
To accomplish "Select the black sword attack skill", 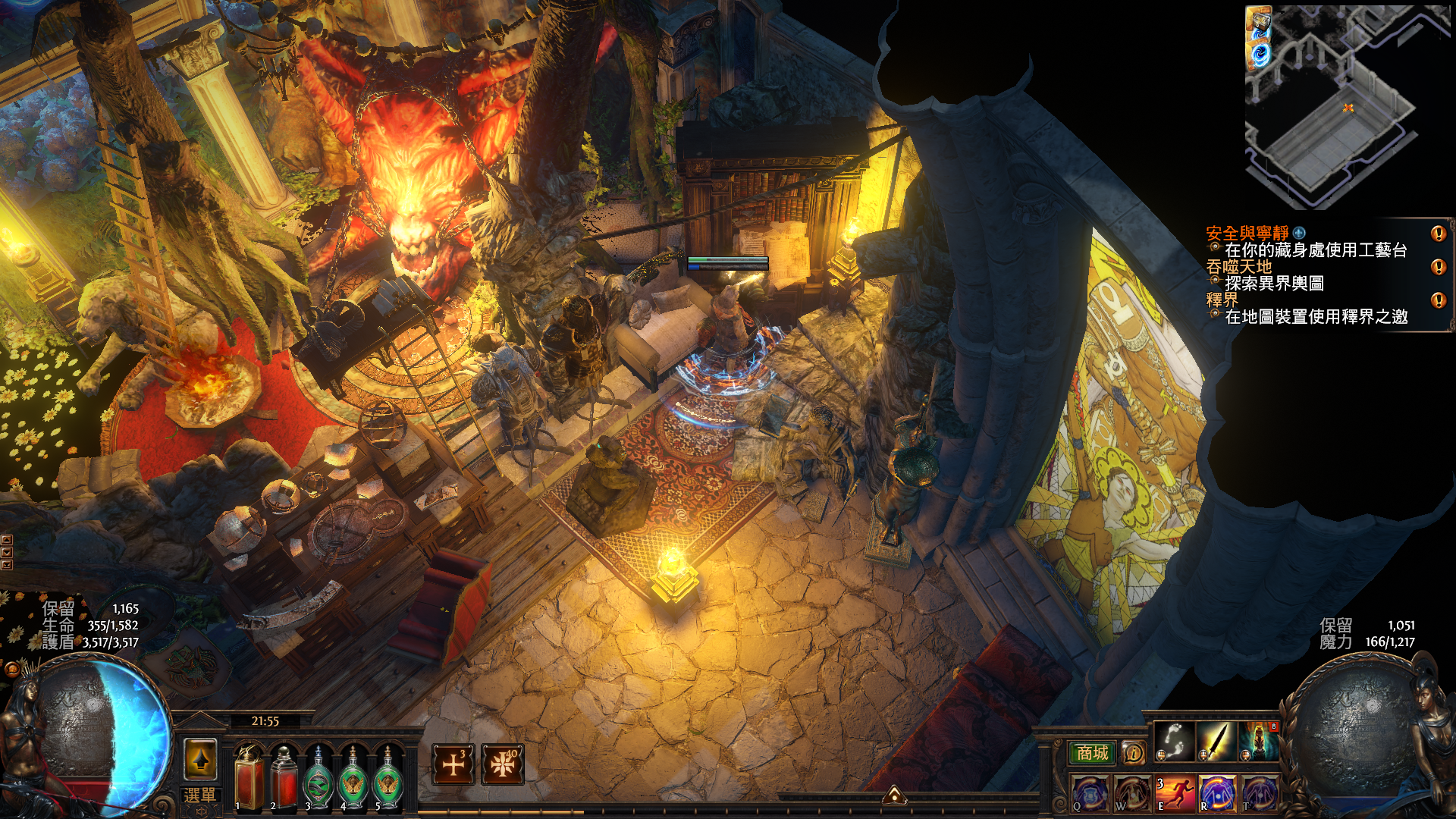I will point(1216,741).
